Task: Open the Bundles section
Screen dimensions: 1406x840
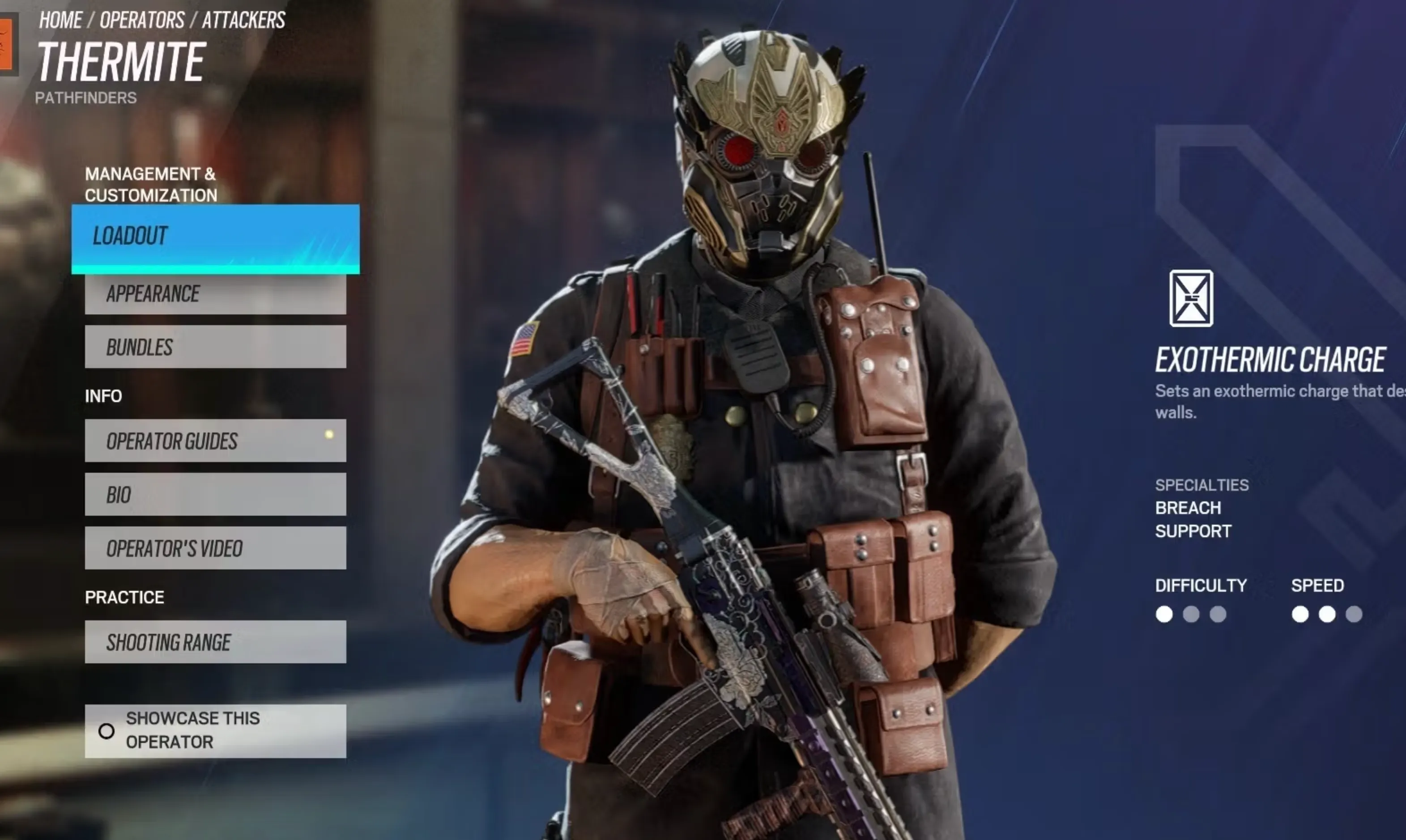Action: click(215, 347)
